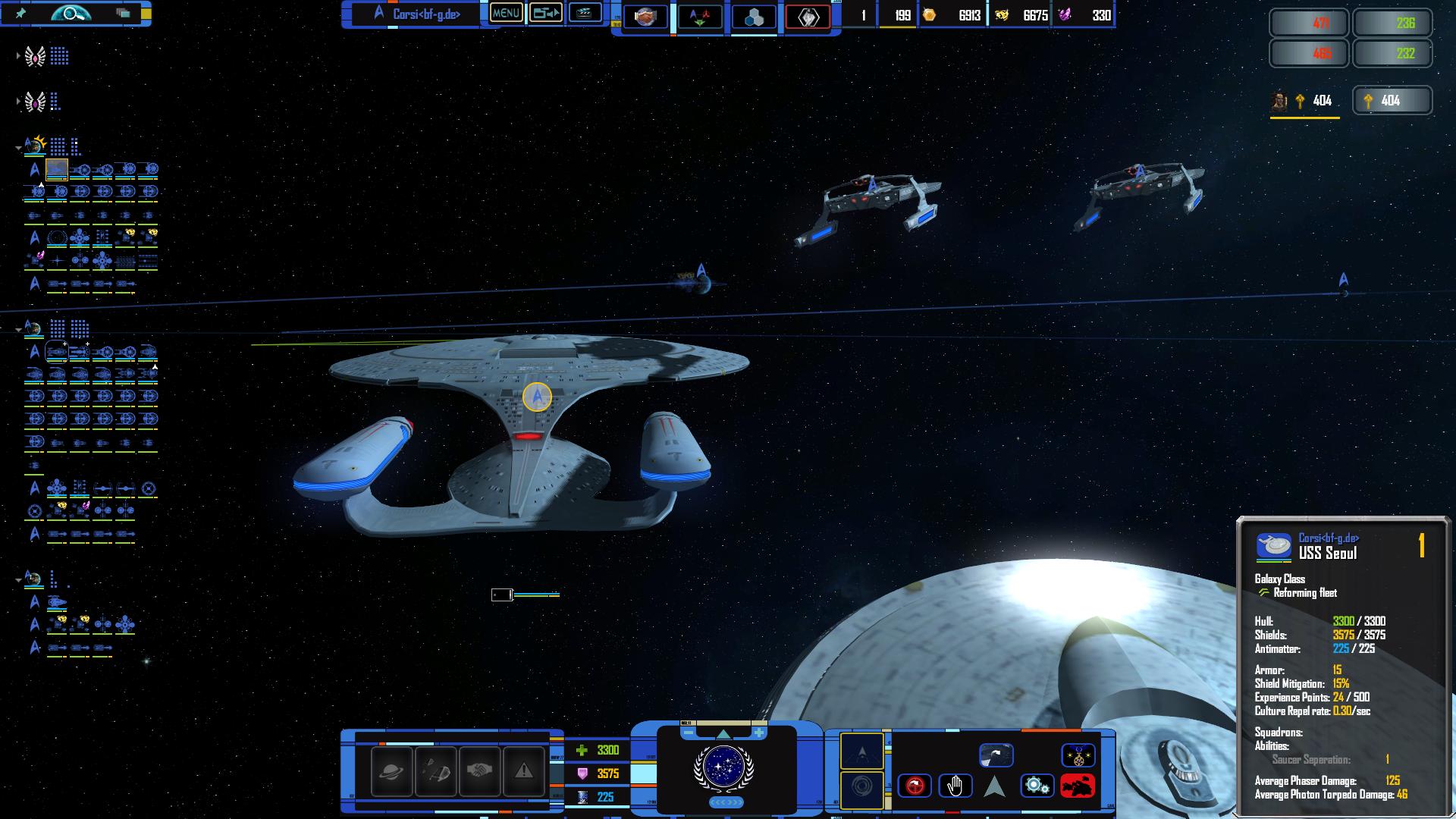Open the MENU button
The image size is (1456, 819).
pos(506,13)
